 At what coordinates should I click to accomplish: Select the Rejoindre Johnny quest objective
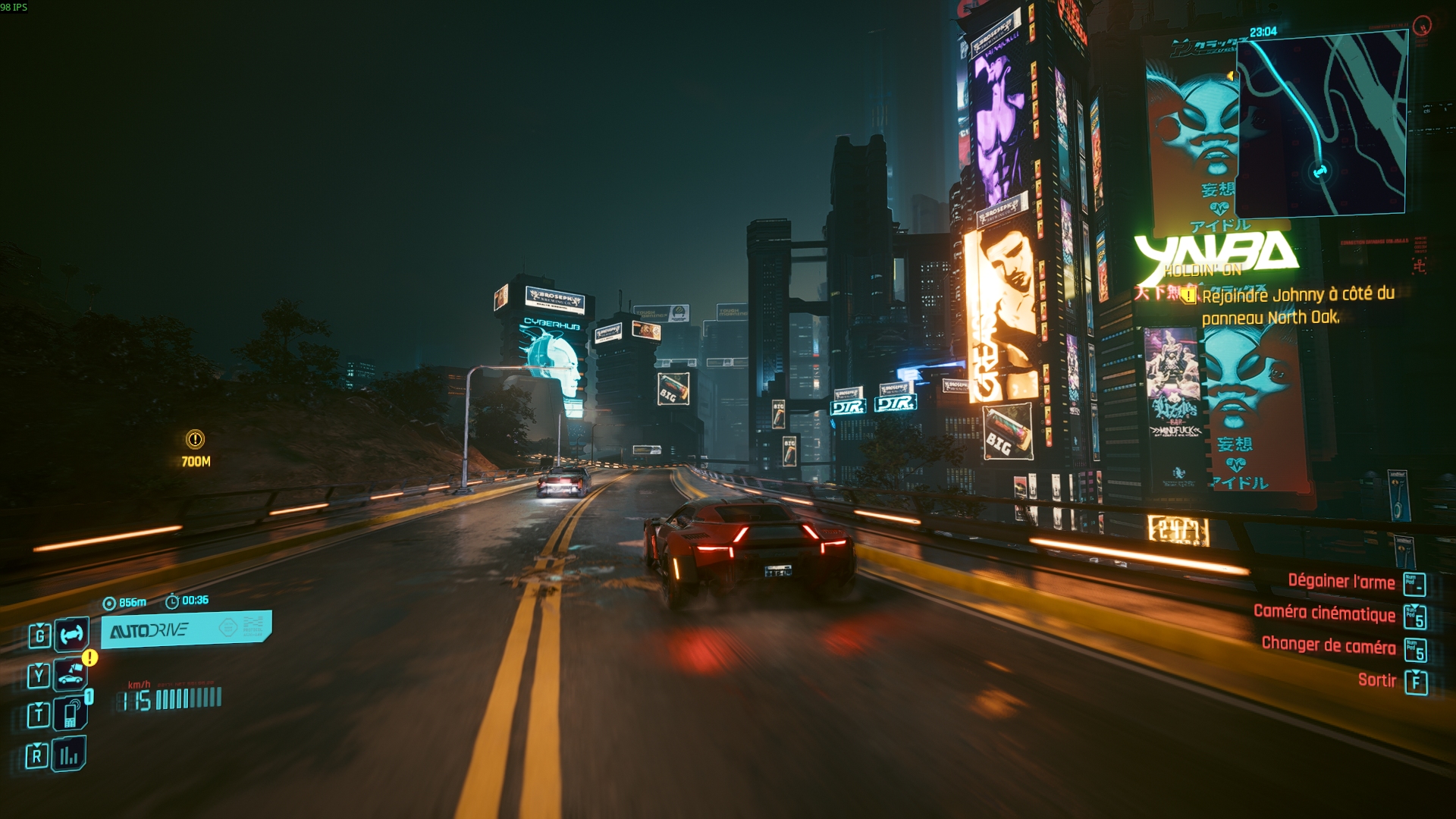(1298, 306)
